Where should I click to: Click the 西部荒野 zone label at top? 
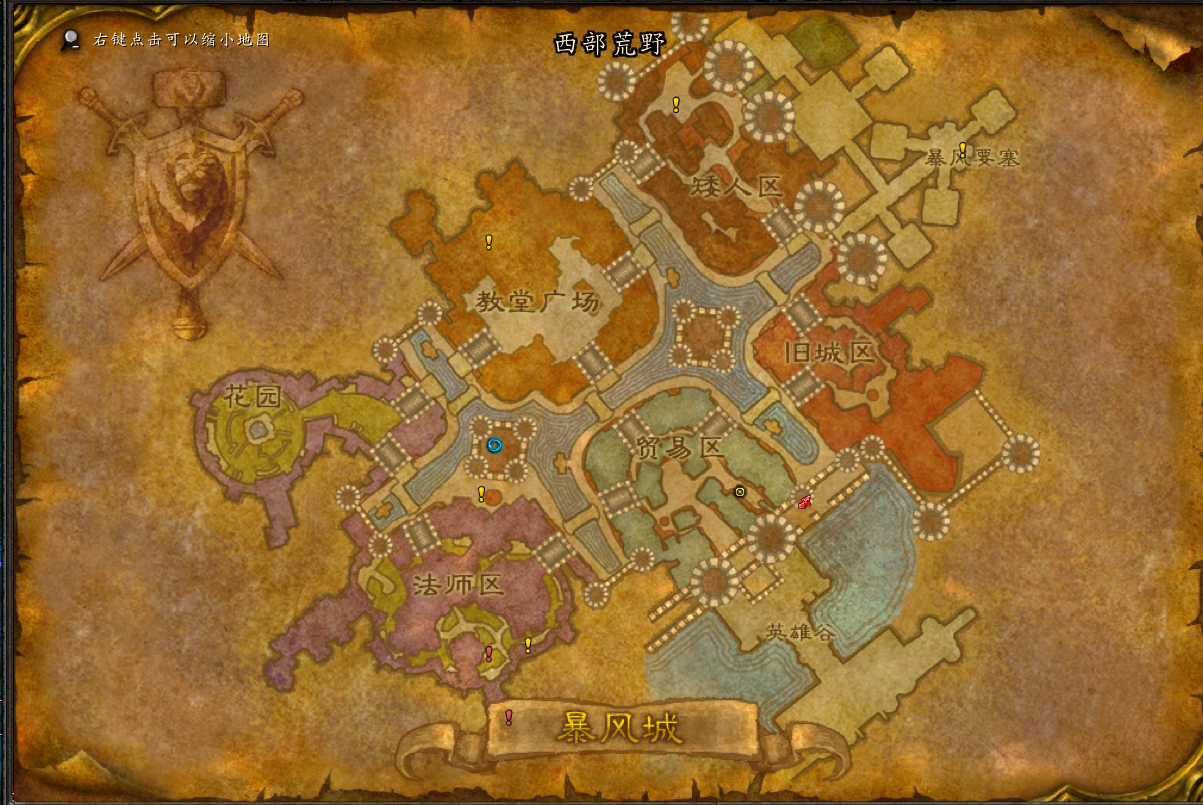click(x=610, y=44)
